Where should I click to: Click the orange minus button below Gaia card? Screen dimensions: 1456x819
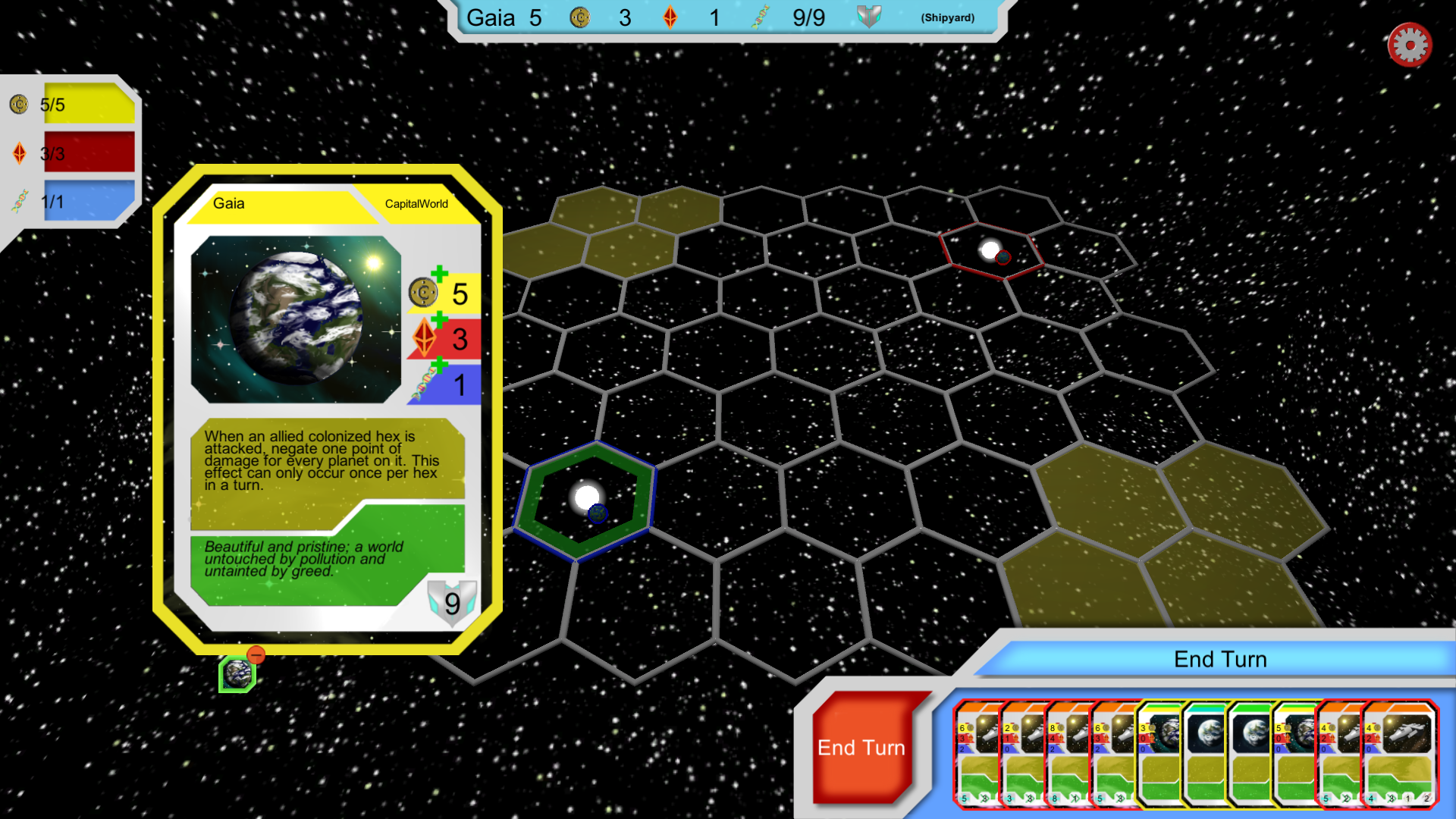point(256,654)
